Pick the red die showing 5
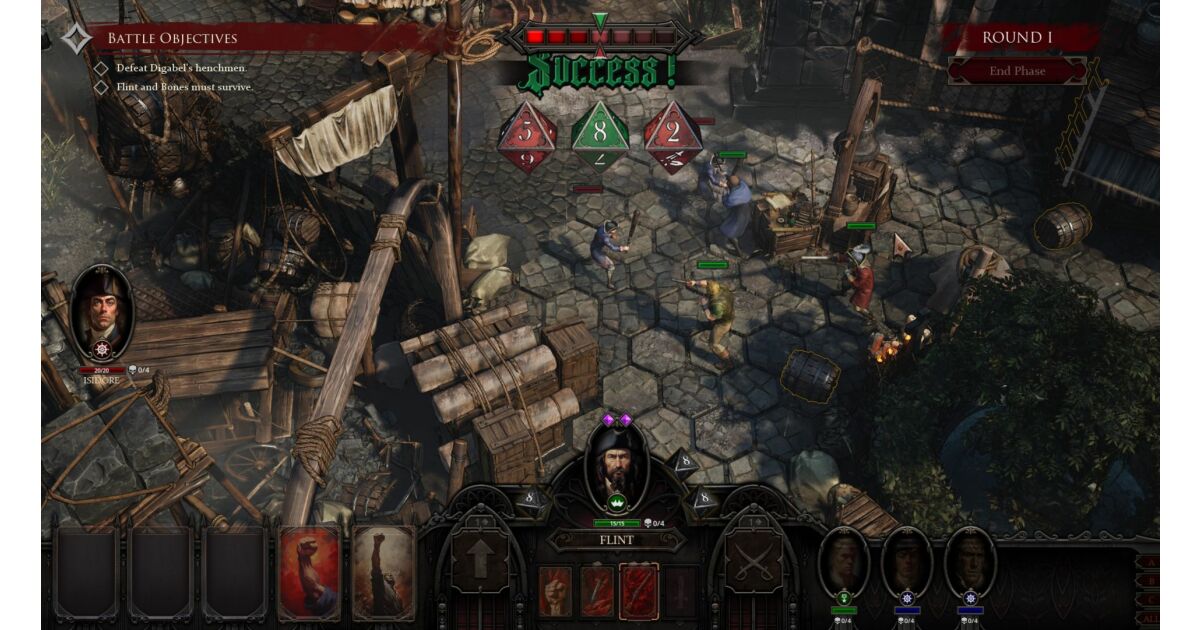The image size is (1200, 630). [x=527, y=136]
